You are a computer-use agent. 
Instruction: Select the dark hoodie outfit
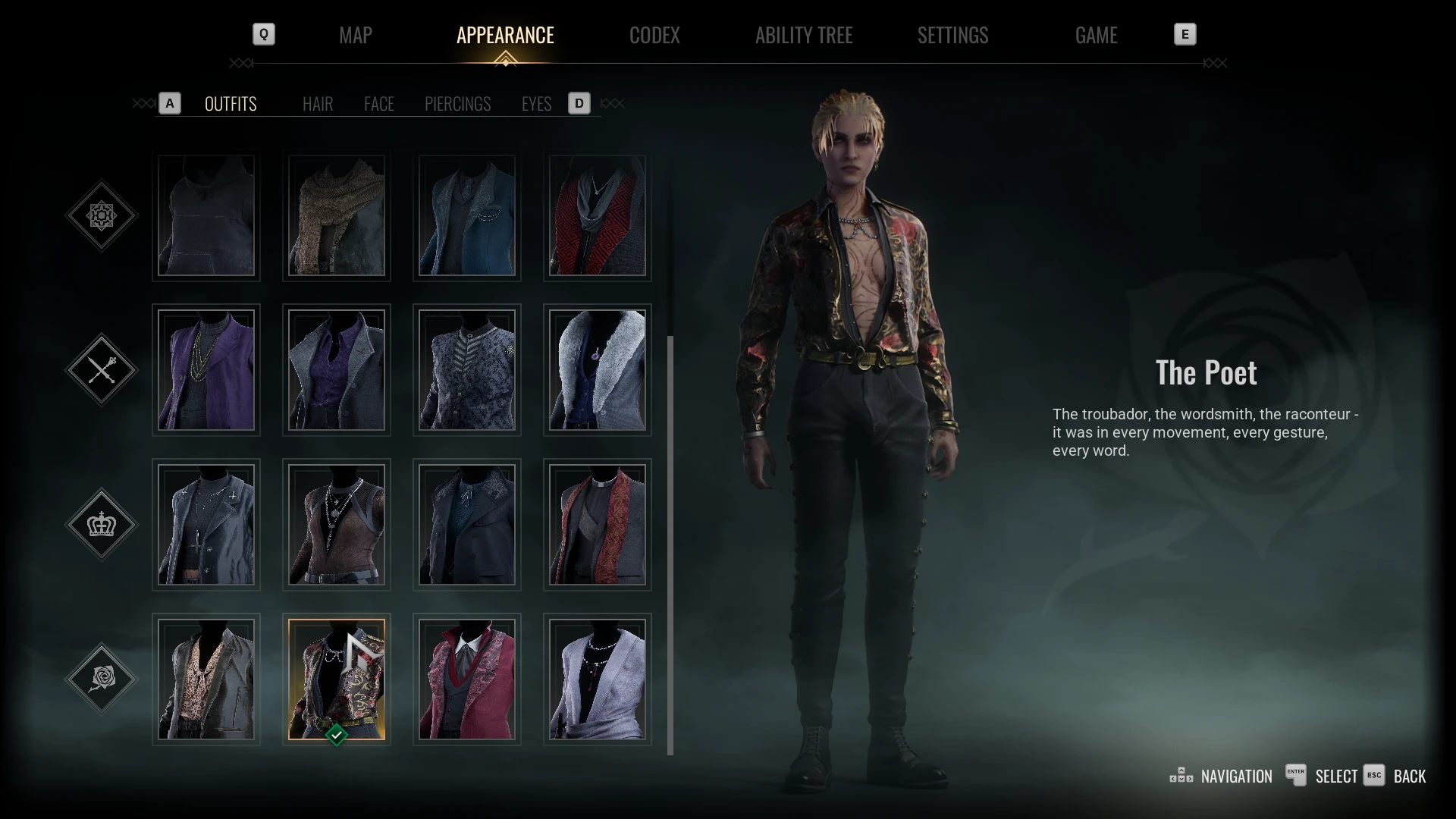pyautogui.click(x=206, y=216)
